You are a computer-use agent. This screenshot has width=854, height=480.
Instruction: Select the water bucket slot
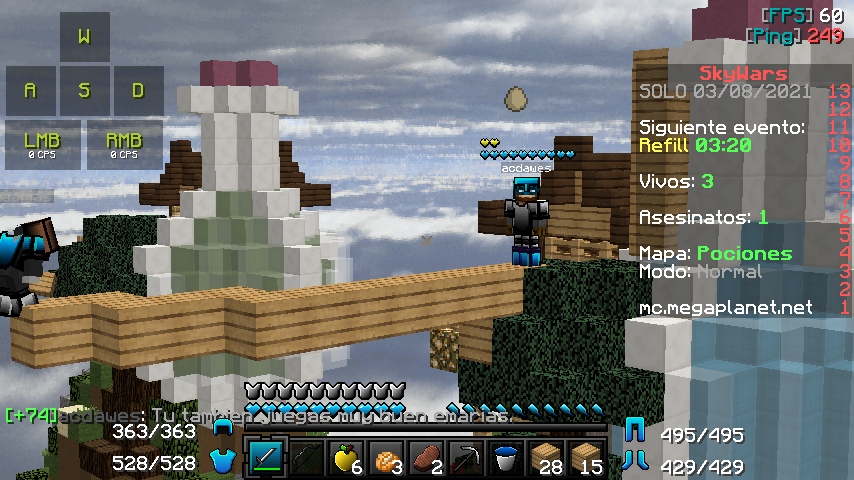tap(507, 460)
